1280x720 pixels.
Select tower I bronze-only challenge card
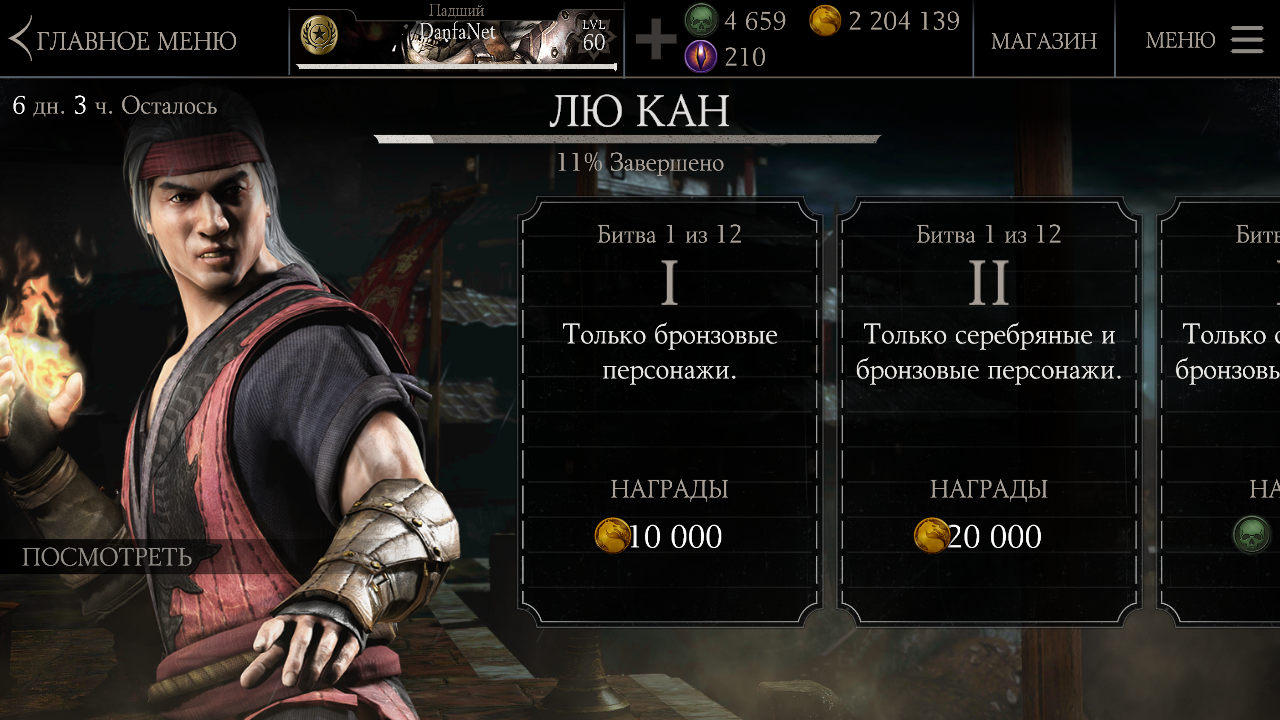(669, 412)
